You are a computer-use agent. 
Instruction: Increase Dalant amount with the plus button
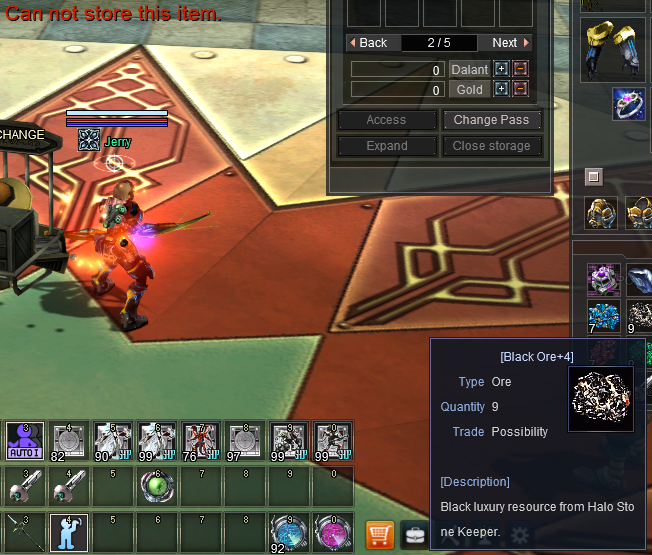coord(502,70)
